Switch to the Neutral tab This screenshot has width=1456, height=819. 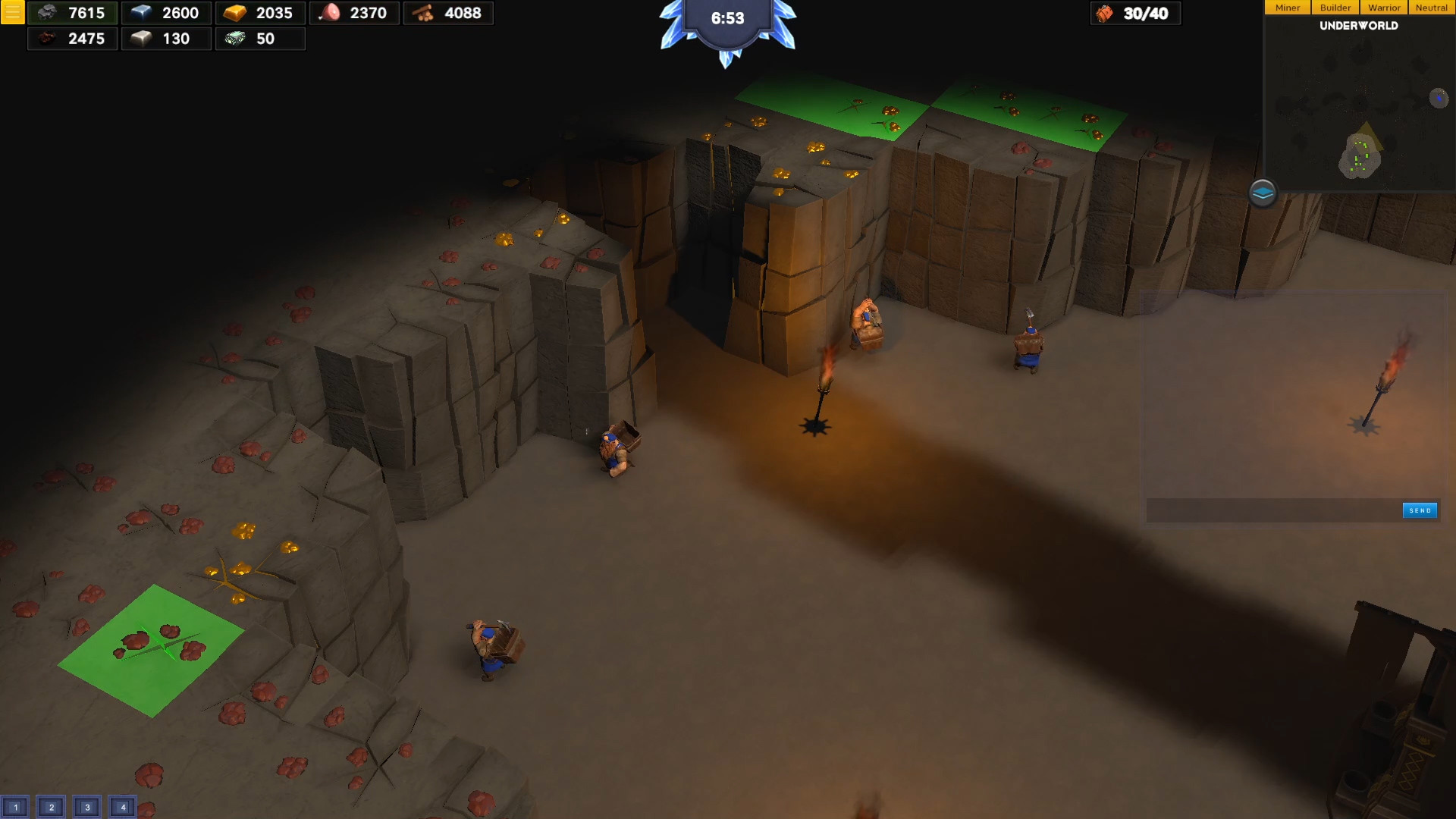[1432, 7]
